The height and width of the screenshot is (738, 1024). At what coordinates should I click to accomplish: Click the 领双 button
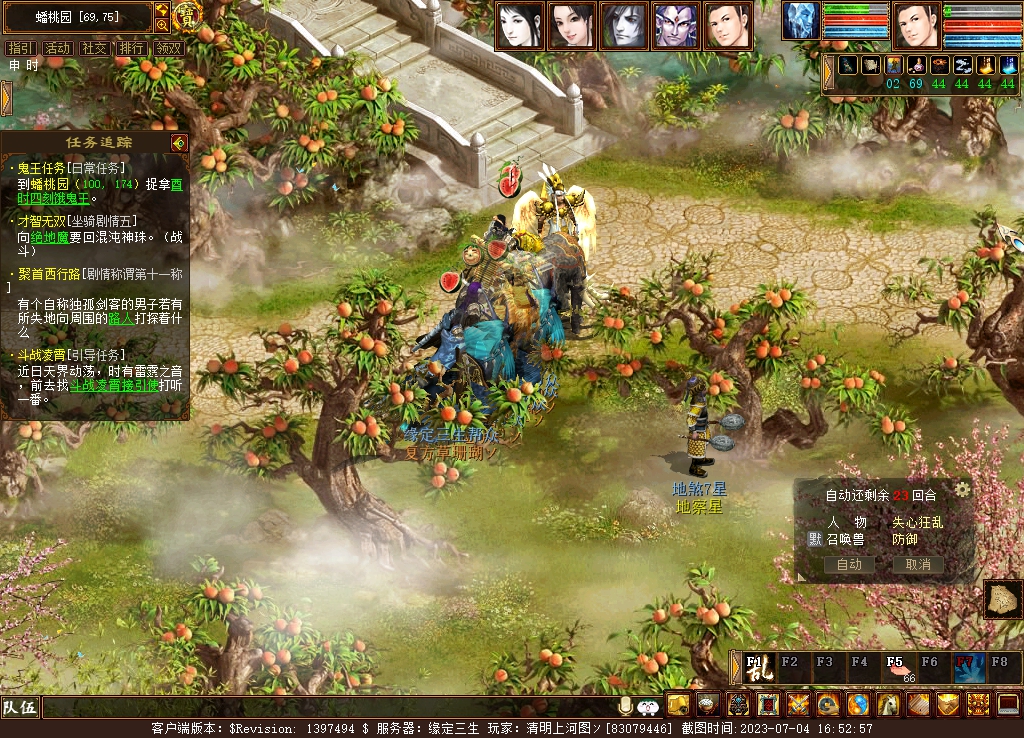pos(168,48)
